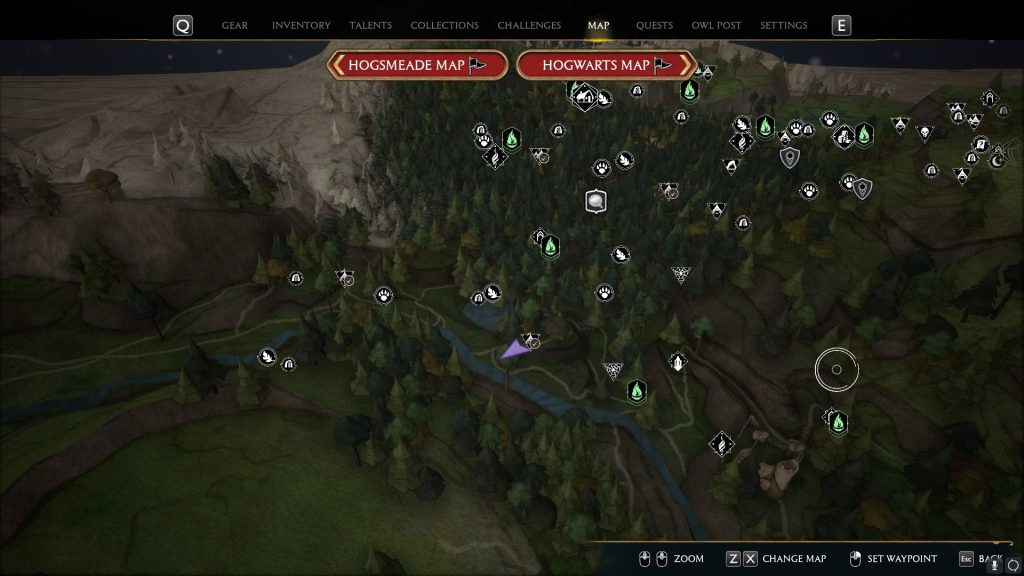Select the skull camp map marker
1024x576 pixels.
925,131
